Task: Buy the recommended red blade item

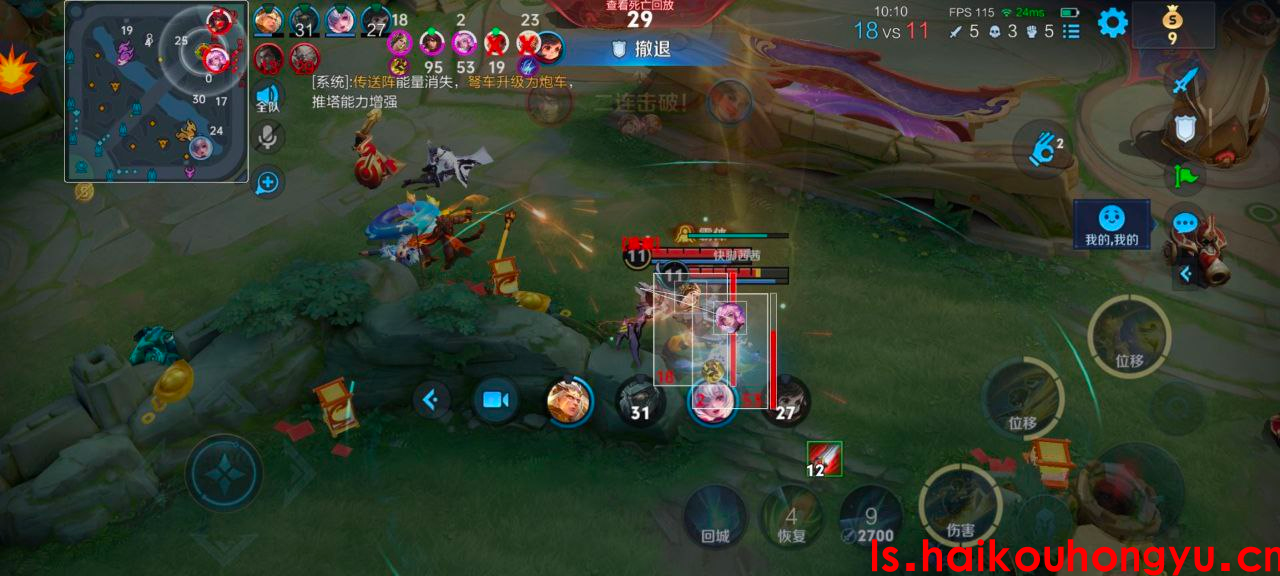Action: point(824,458)
